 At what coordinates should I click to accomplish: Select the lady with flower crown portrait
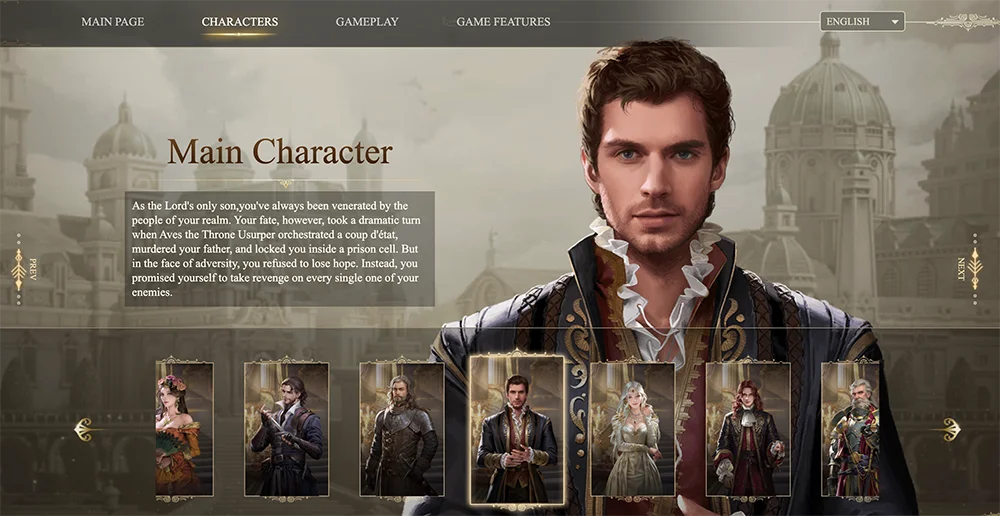[x=184, y=429]
